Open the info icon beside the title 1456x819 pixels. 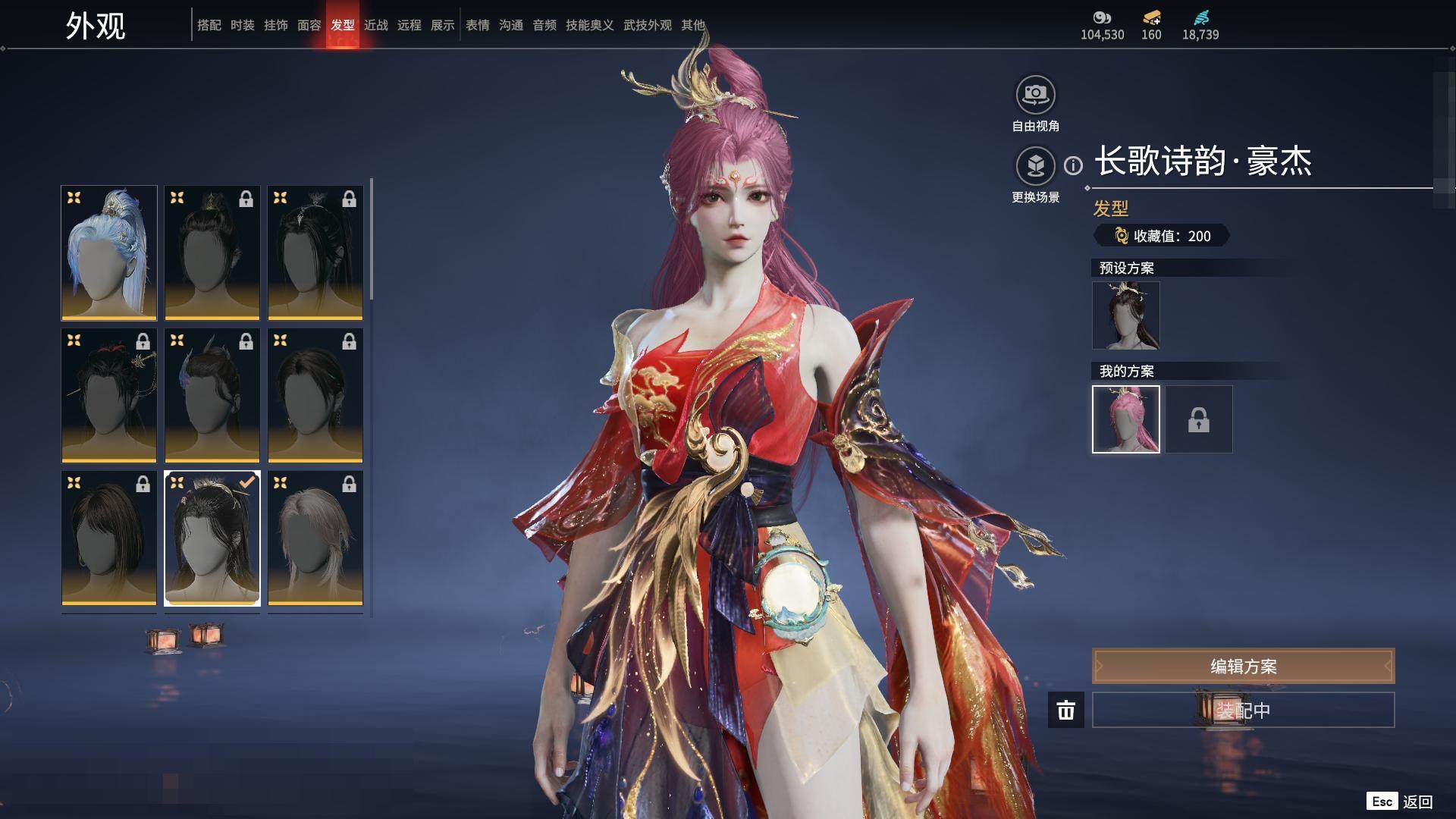point(1073,165)
